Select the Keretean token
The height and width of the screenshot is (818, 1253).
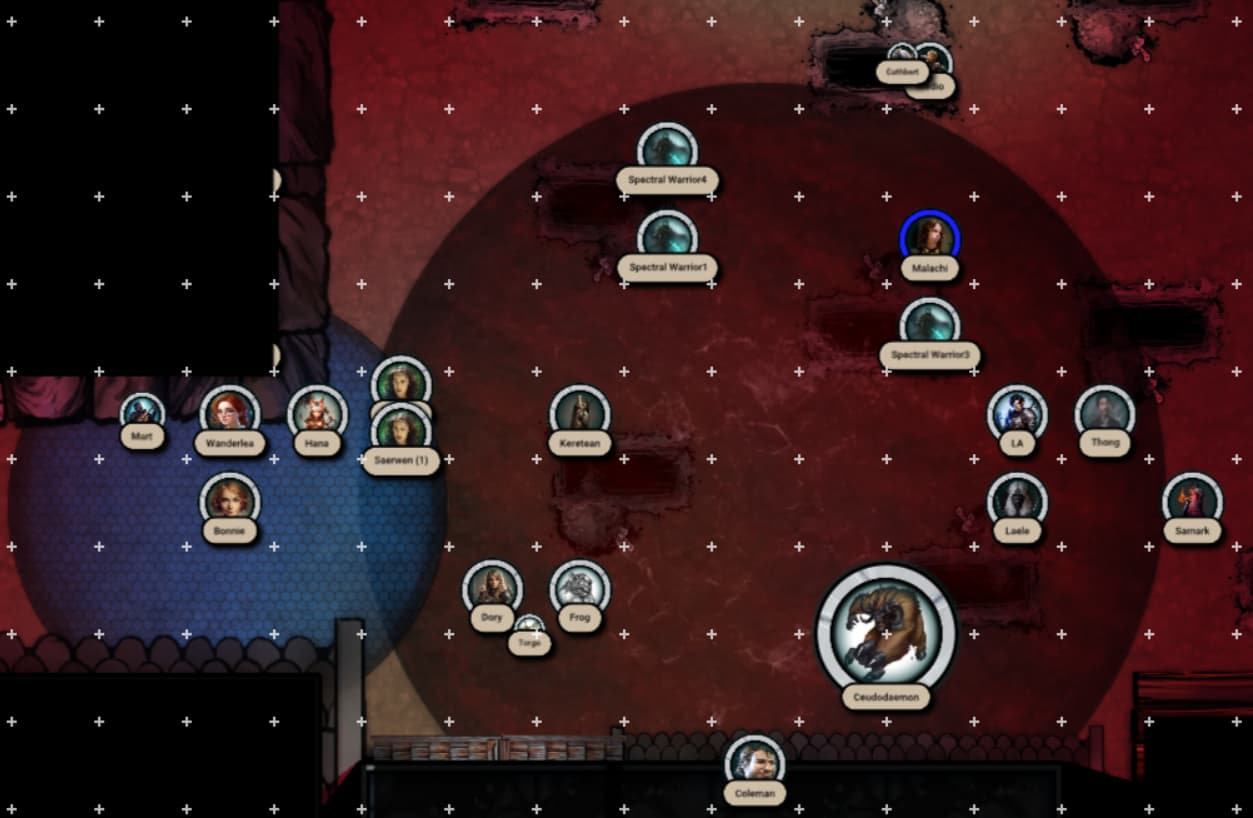pyautogui.click(x=580, y=413)
